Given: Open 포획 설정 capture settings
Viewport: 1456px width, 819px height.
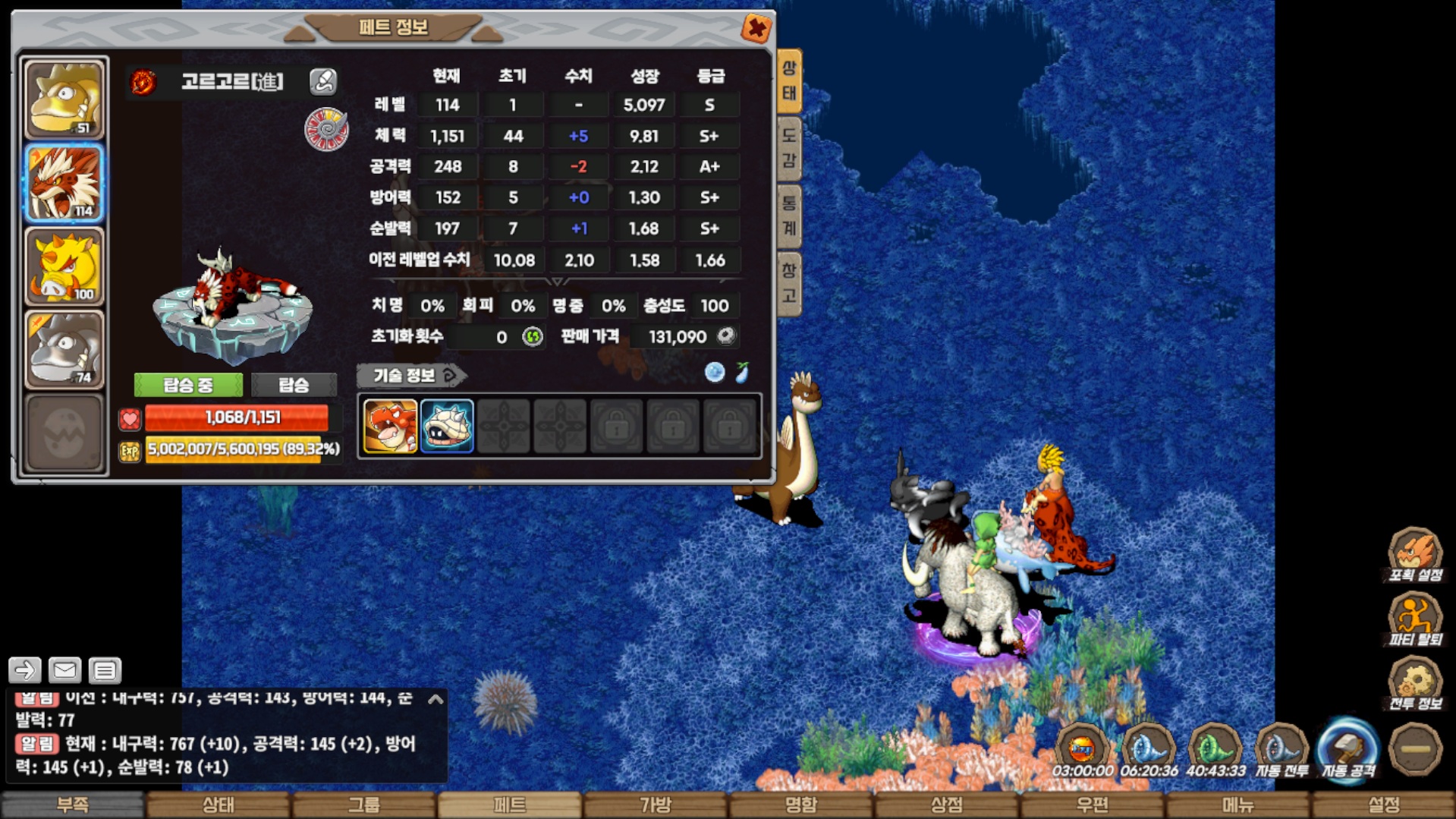Looking at the screenshot, I should 1414,555.
